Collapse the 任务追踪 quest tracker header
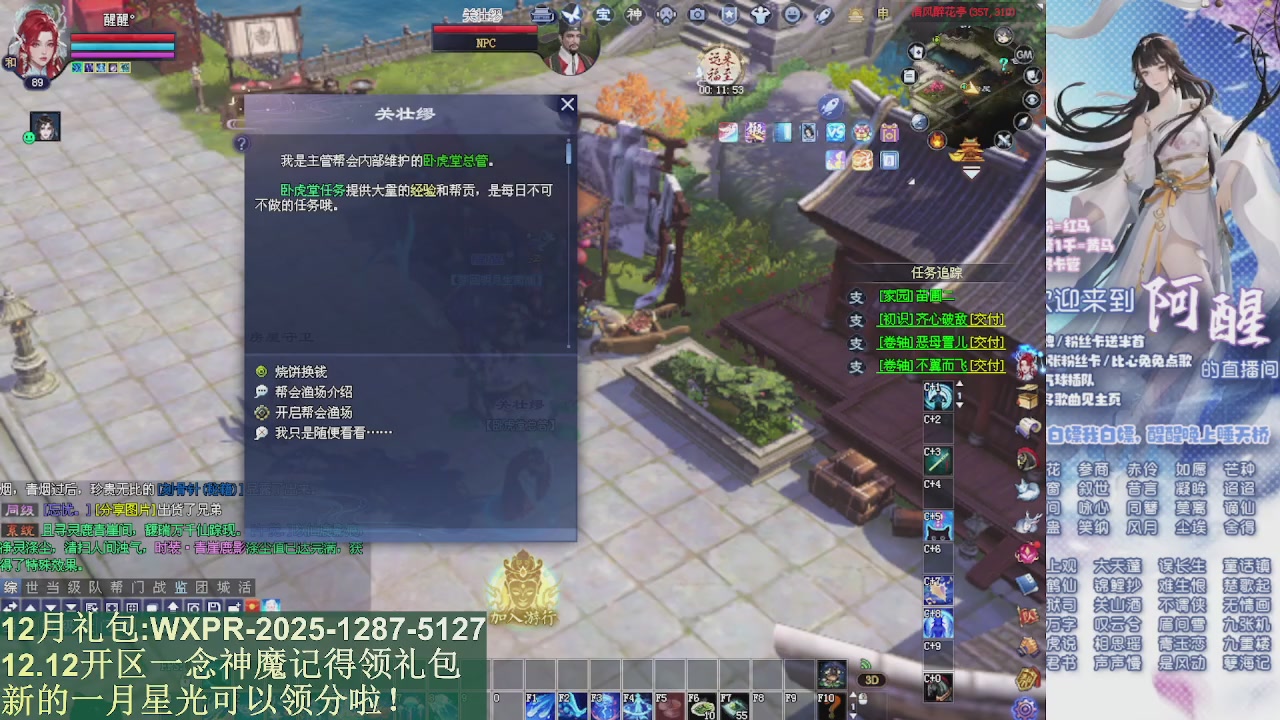The image size is (1280, 720). tap(935, 270)
